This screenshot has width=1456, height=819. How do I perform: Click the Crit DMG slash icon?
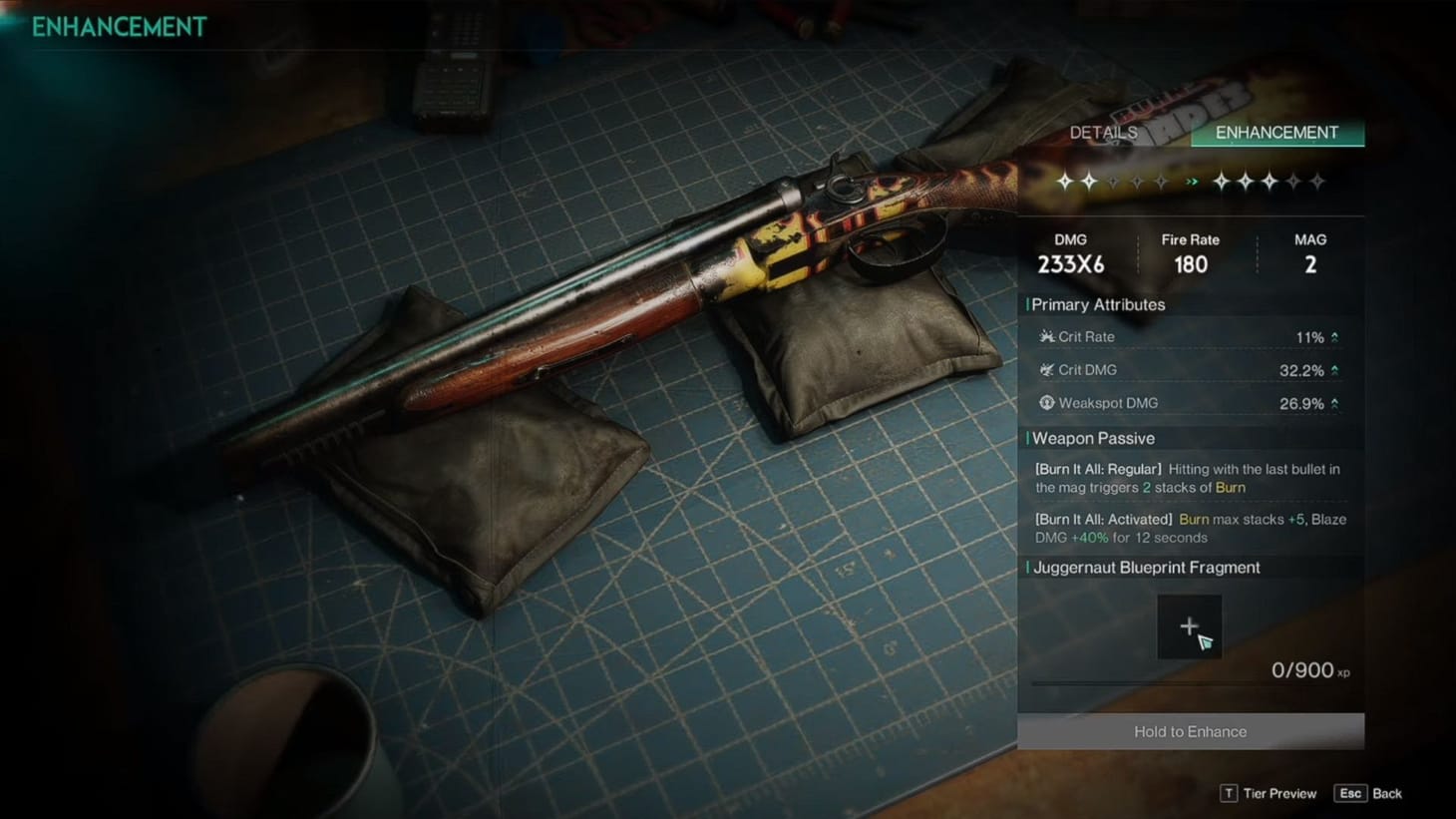click(x=1045, y=370)
